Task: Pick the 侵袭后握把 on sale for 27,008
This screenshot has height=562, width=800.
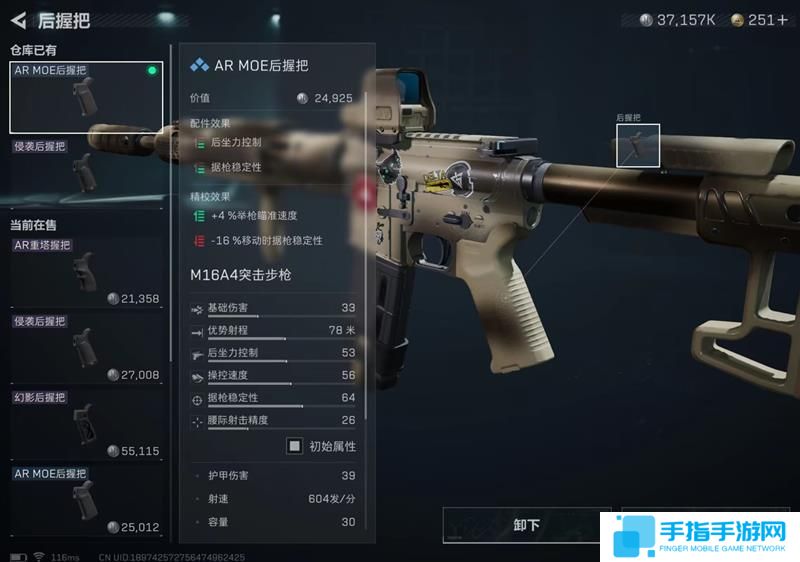Action: (x=86, y=348)
